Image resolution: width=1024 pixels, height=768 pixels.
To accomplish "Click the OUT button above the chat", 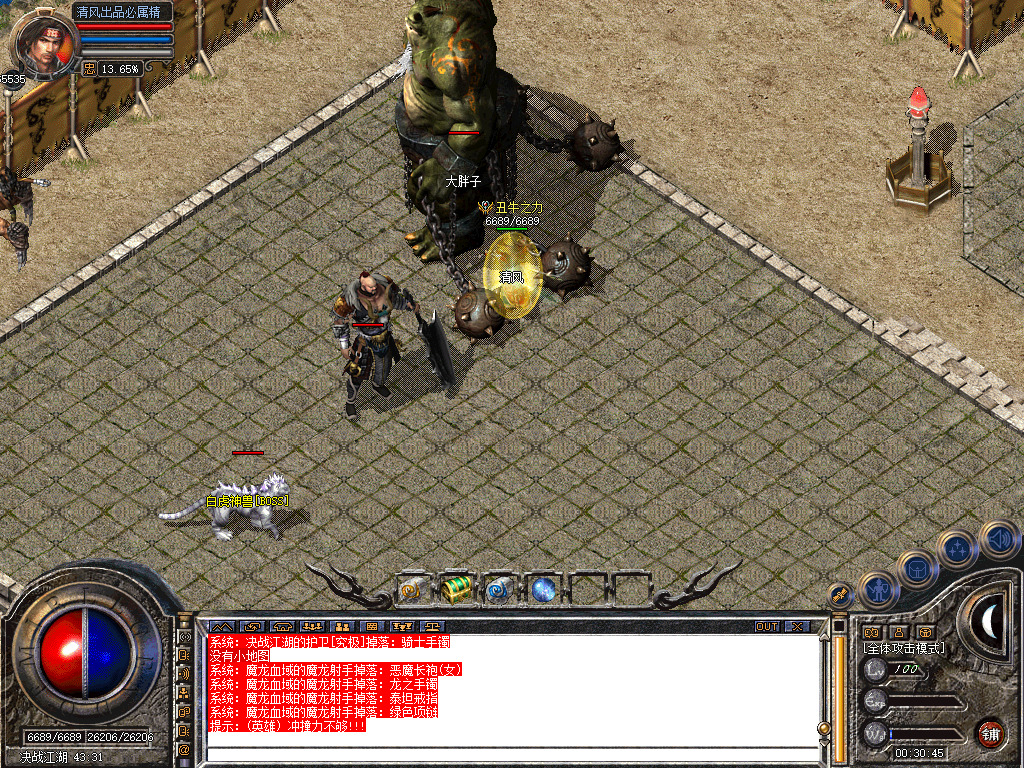I will tap(767, 627).
